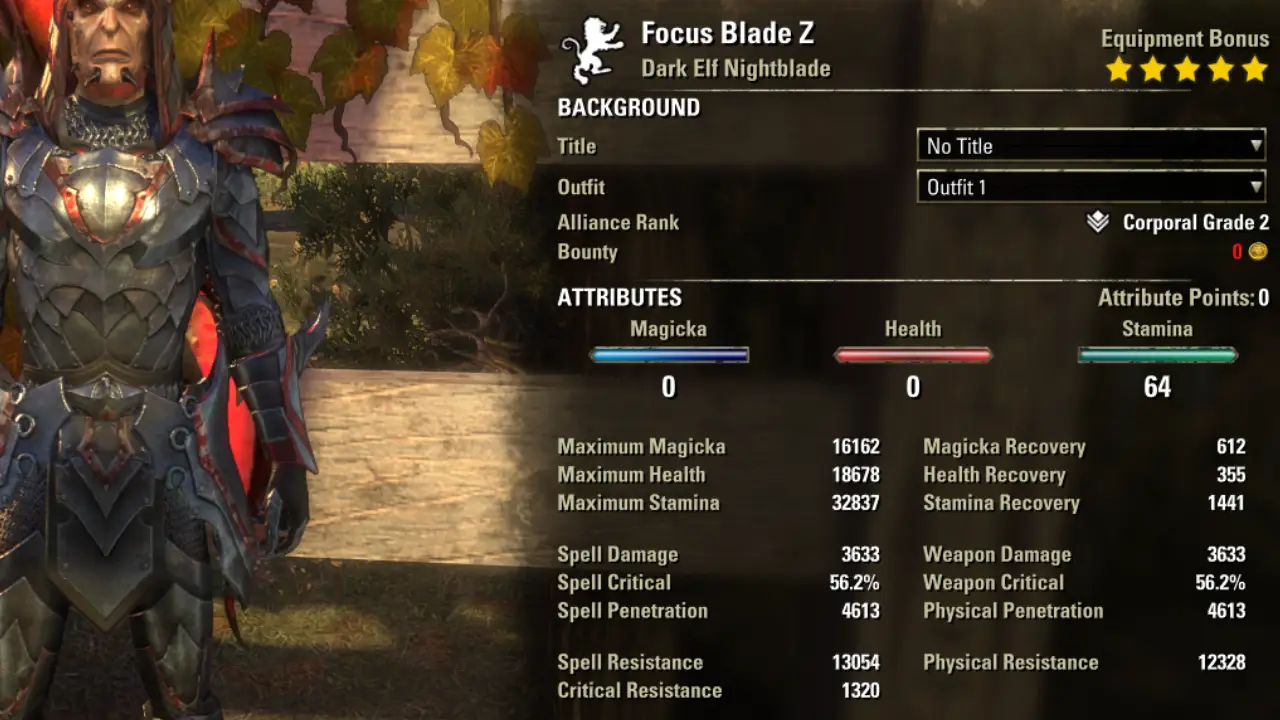This screenshot has height=720, width=1280.
Task: Click the Health attribute bar
Action: (x=912, y=353)
